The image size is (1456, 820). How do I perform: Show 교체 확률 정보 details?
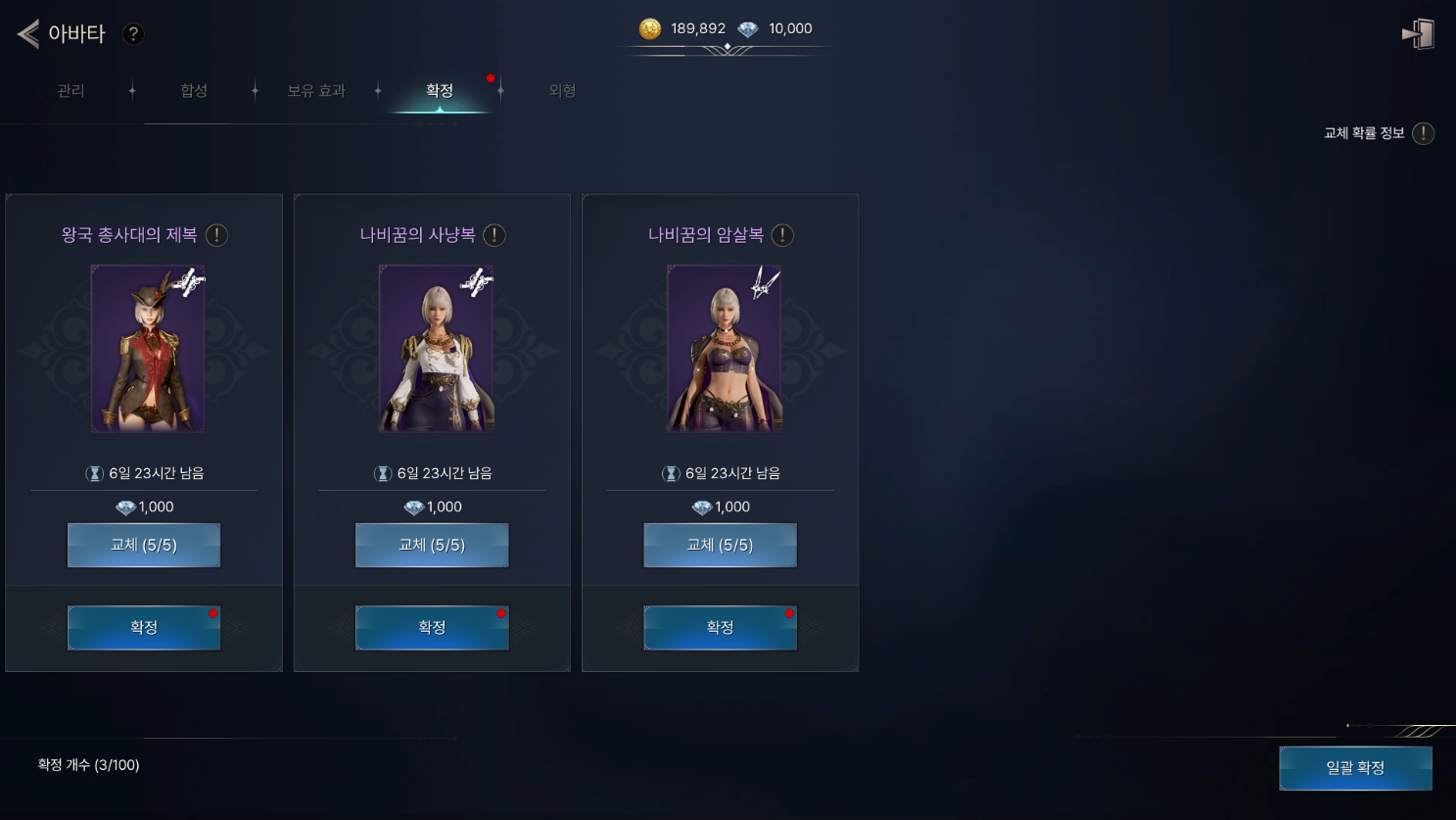tap(1423, 133)
